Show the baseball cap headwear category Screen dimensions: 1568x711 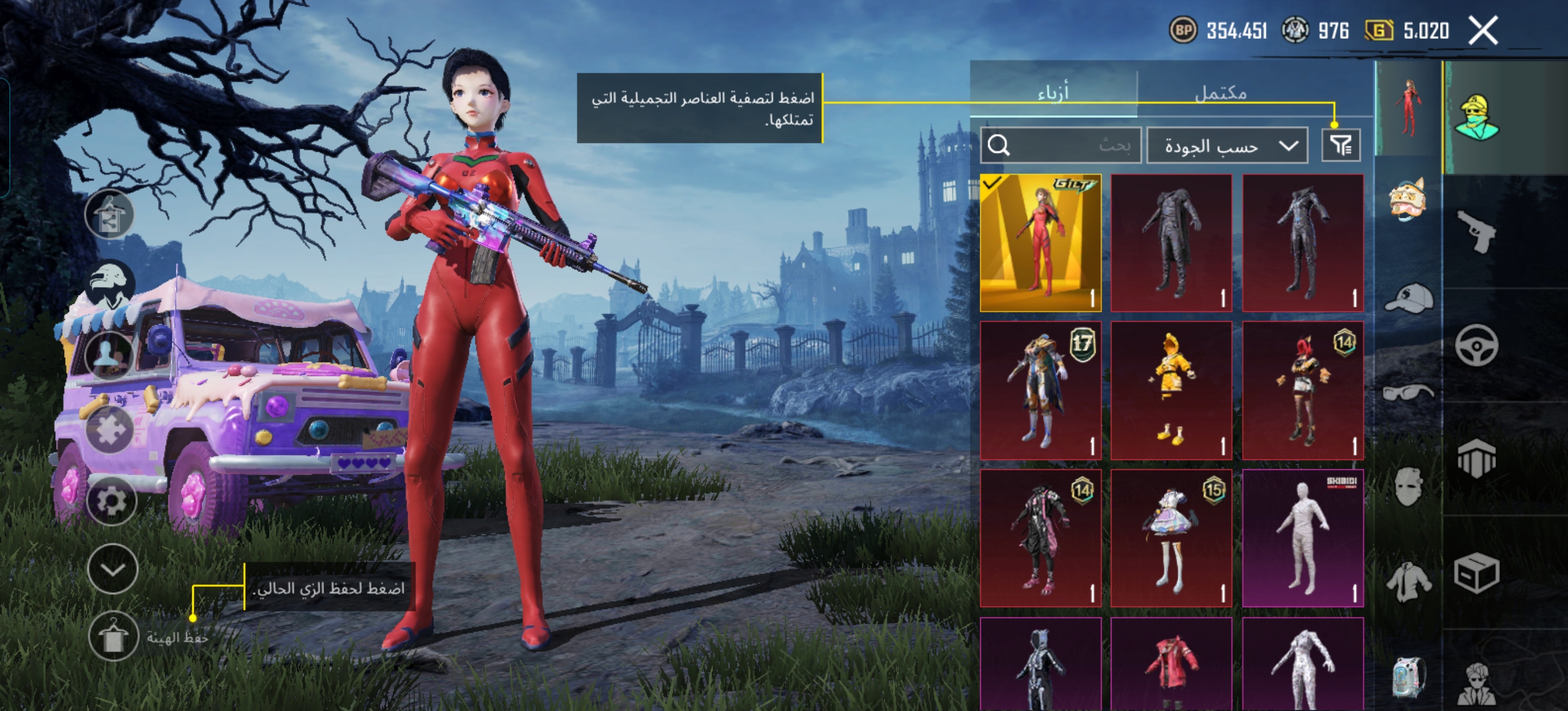click(x=1408, y=298)
